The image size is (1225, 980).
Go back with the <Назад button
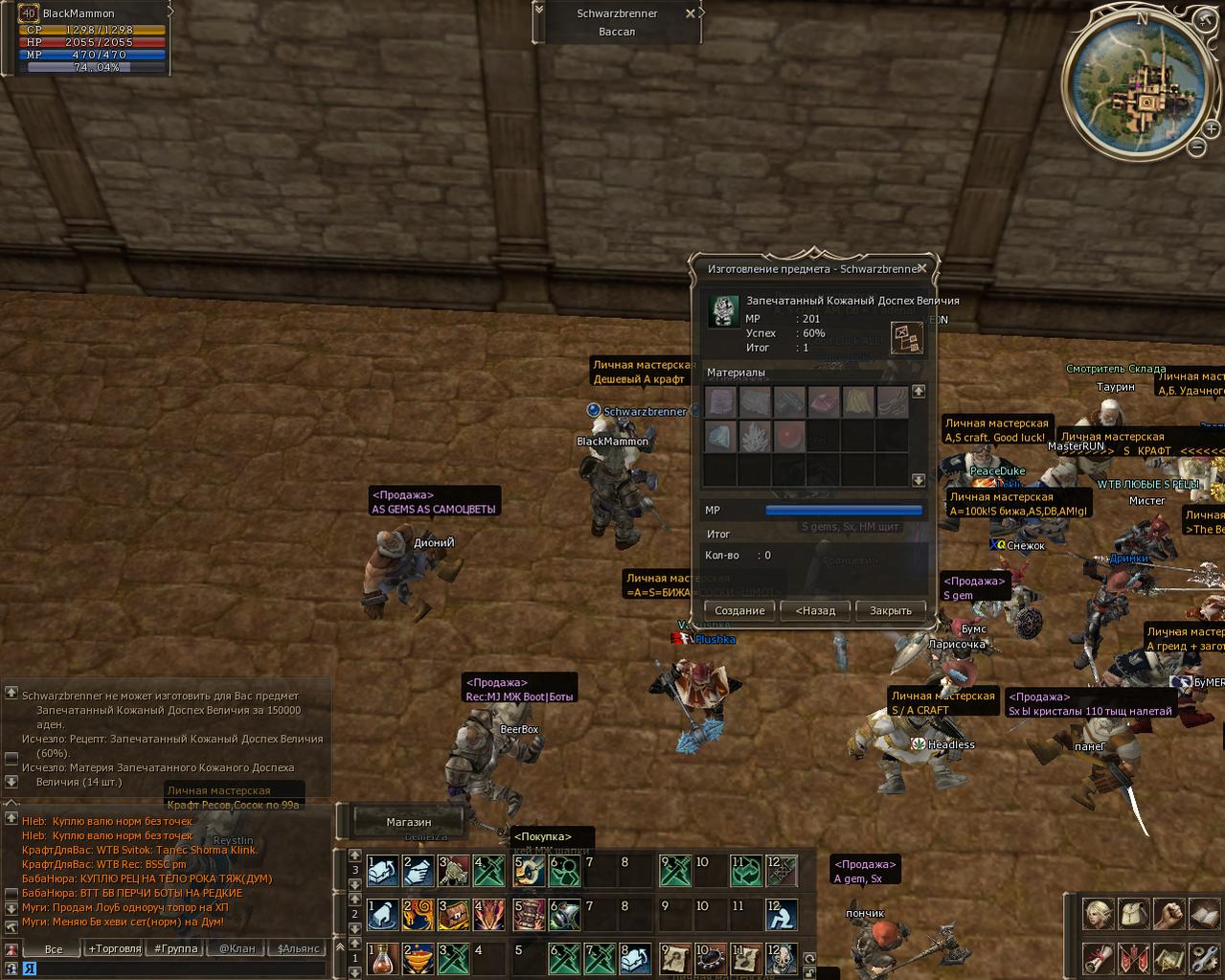point(815,610)
